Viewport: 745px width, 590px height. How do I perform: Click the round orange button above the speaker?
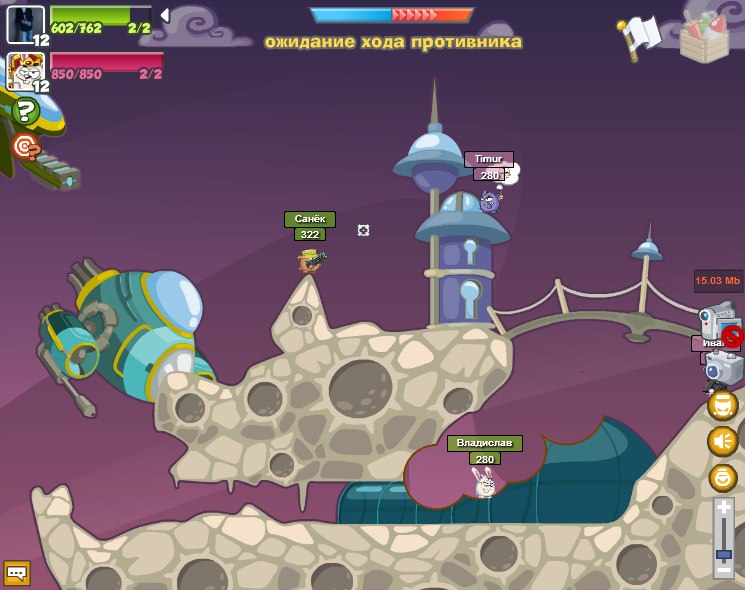(x=722, y=405)
